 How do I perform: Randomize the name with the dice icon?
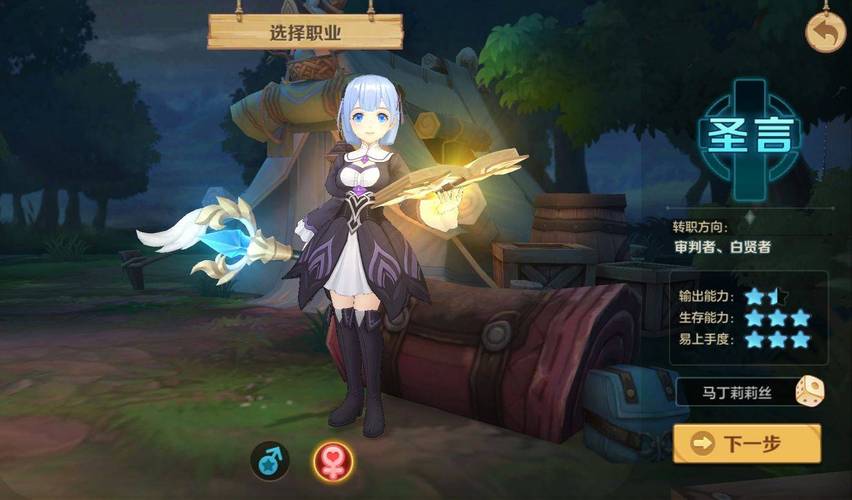[x=809, y=392]
